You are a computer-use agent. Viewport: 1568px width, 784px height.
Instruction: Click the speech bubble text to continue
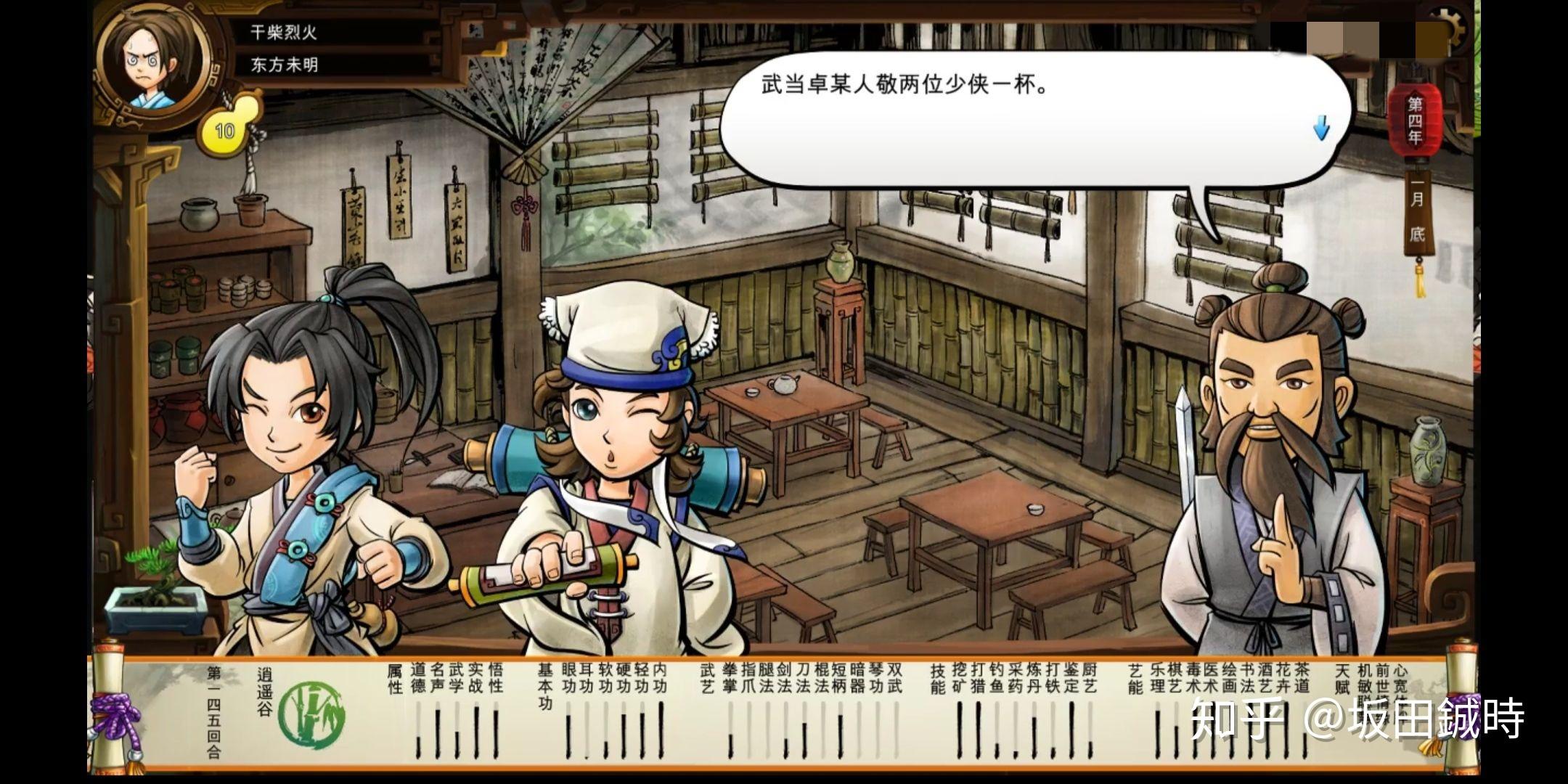pyautogui.click(x=905, y=86)
